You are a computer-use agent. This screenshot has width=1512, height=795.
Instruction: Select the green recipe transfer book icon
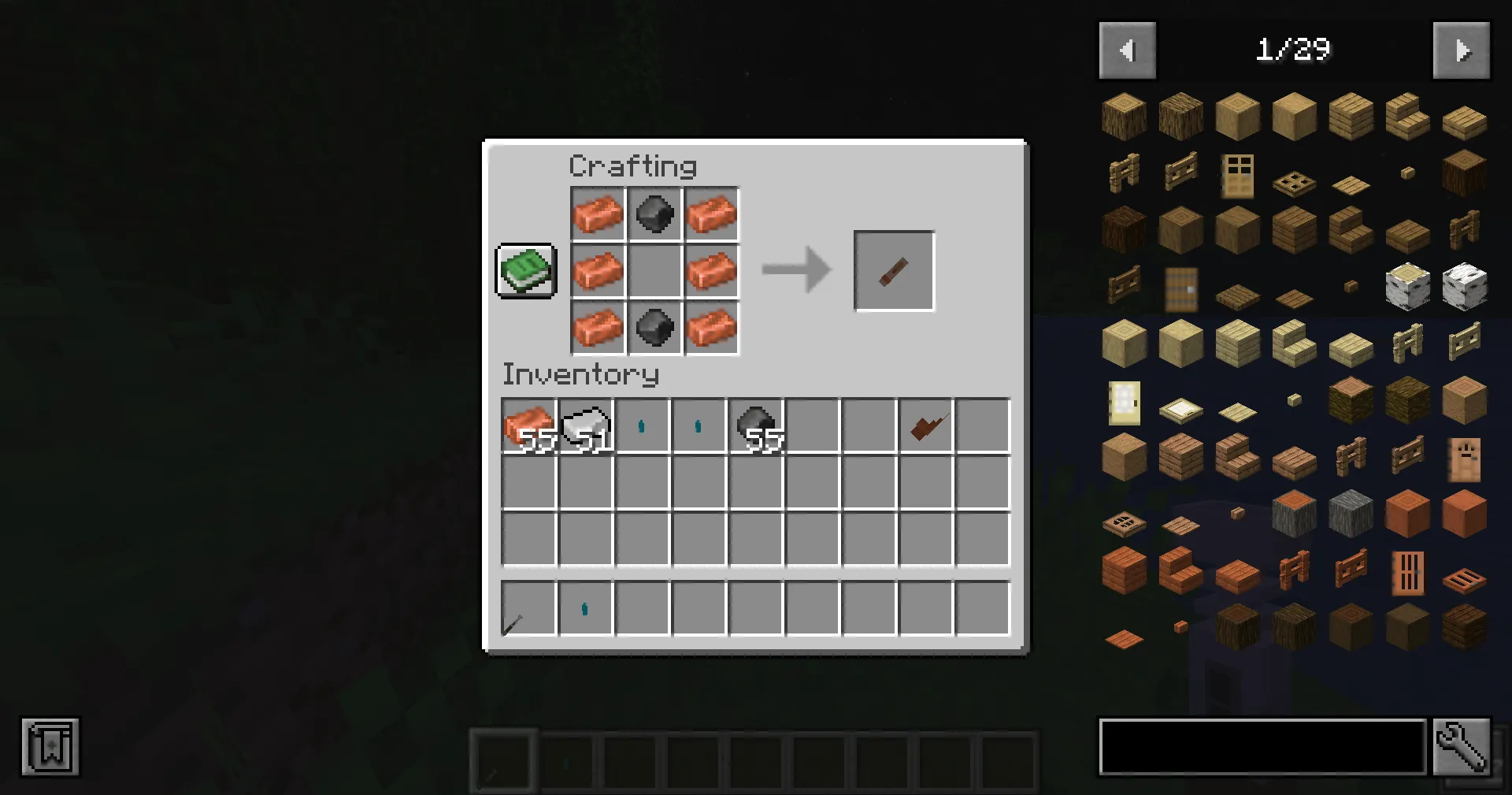pyautogui.click(x=524, y=271)
